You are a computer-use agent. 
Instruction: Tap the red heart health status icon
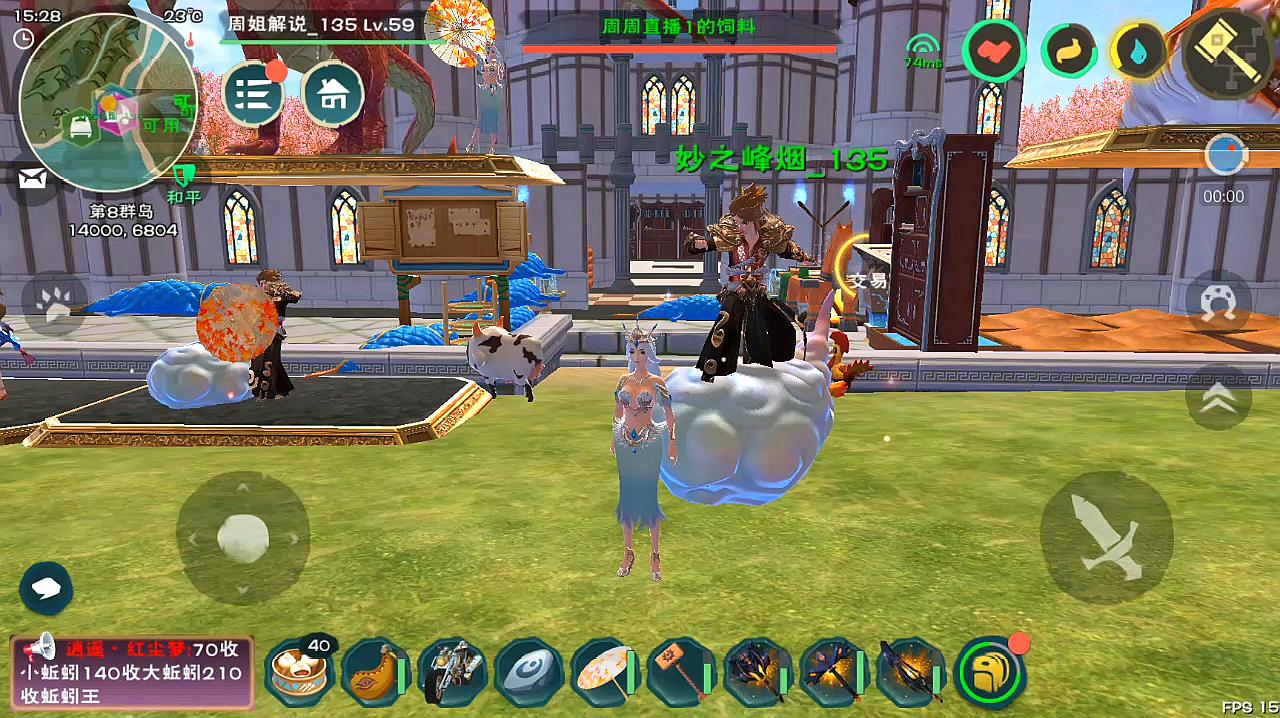click(993, 50)
